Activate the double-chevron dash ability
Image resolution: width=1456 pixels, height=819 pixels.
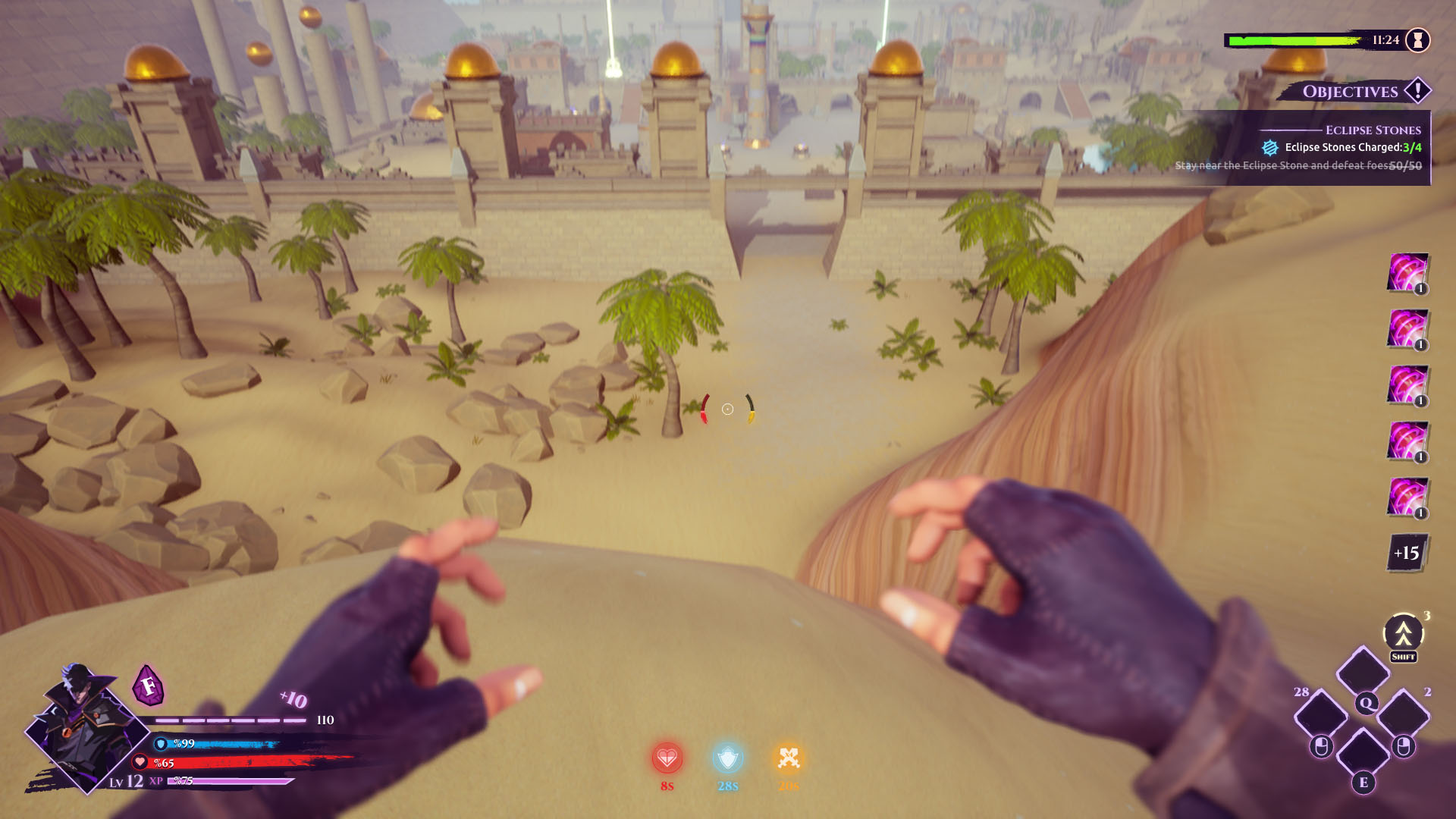(x=1403, y=633)
